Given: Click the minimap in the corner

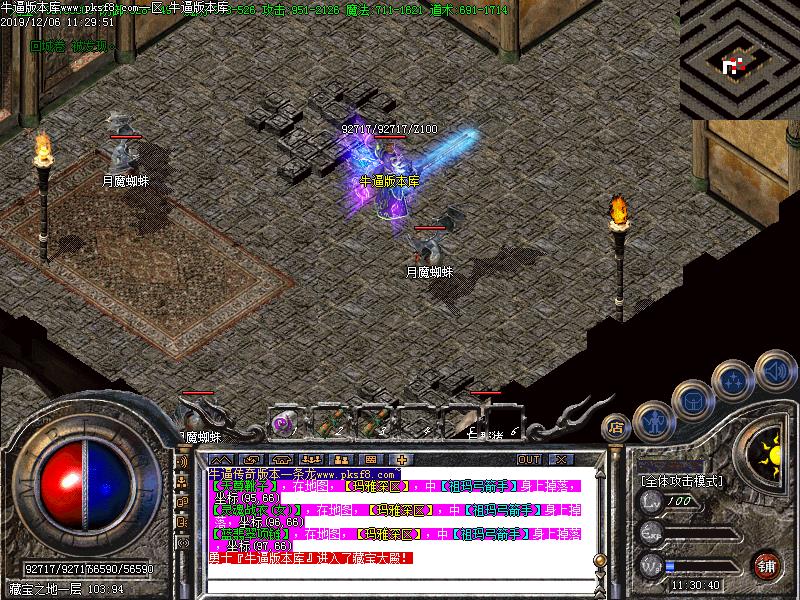Looking at the screenshot, I should [739, 60].
